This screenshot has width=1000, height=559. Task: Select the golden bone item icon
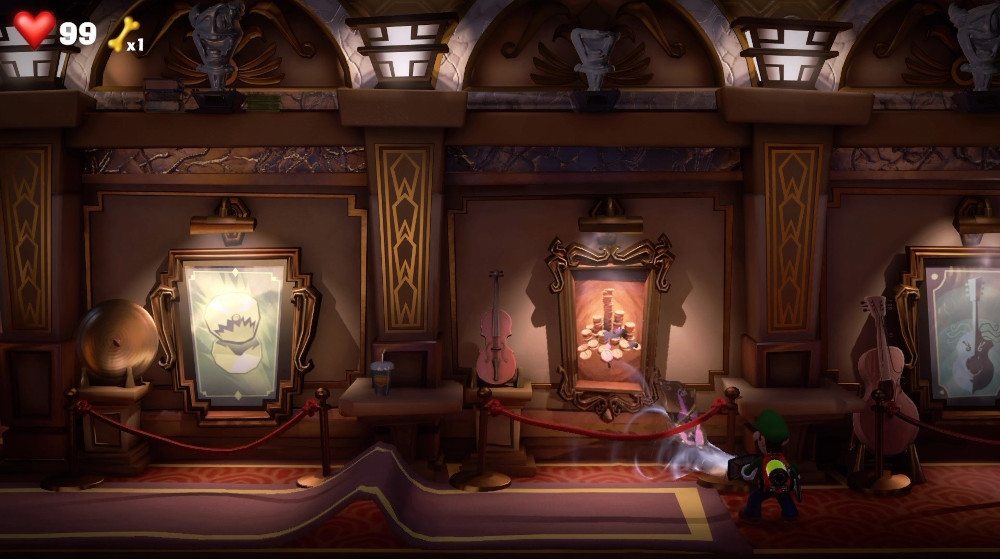[x=121, y=36]
